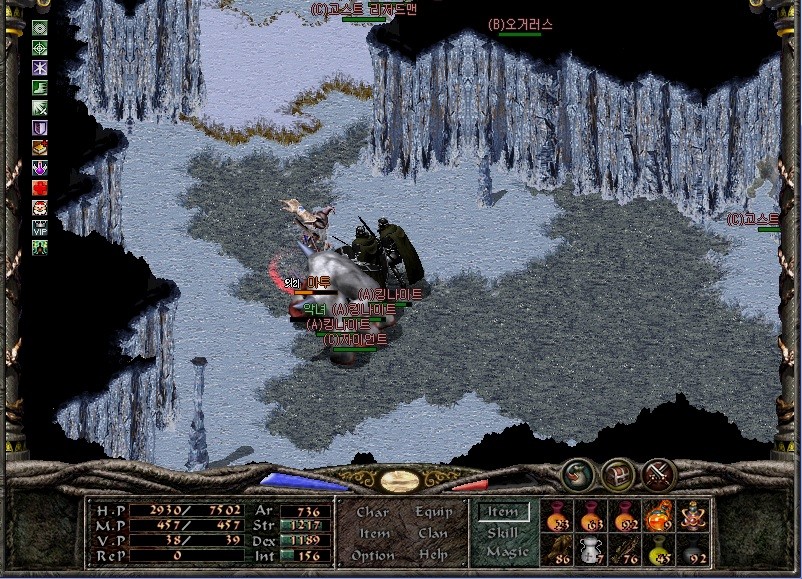Open the Equip menu
Viewport: 802px width, 579px height.
[432, 512]
